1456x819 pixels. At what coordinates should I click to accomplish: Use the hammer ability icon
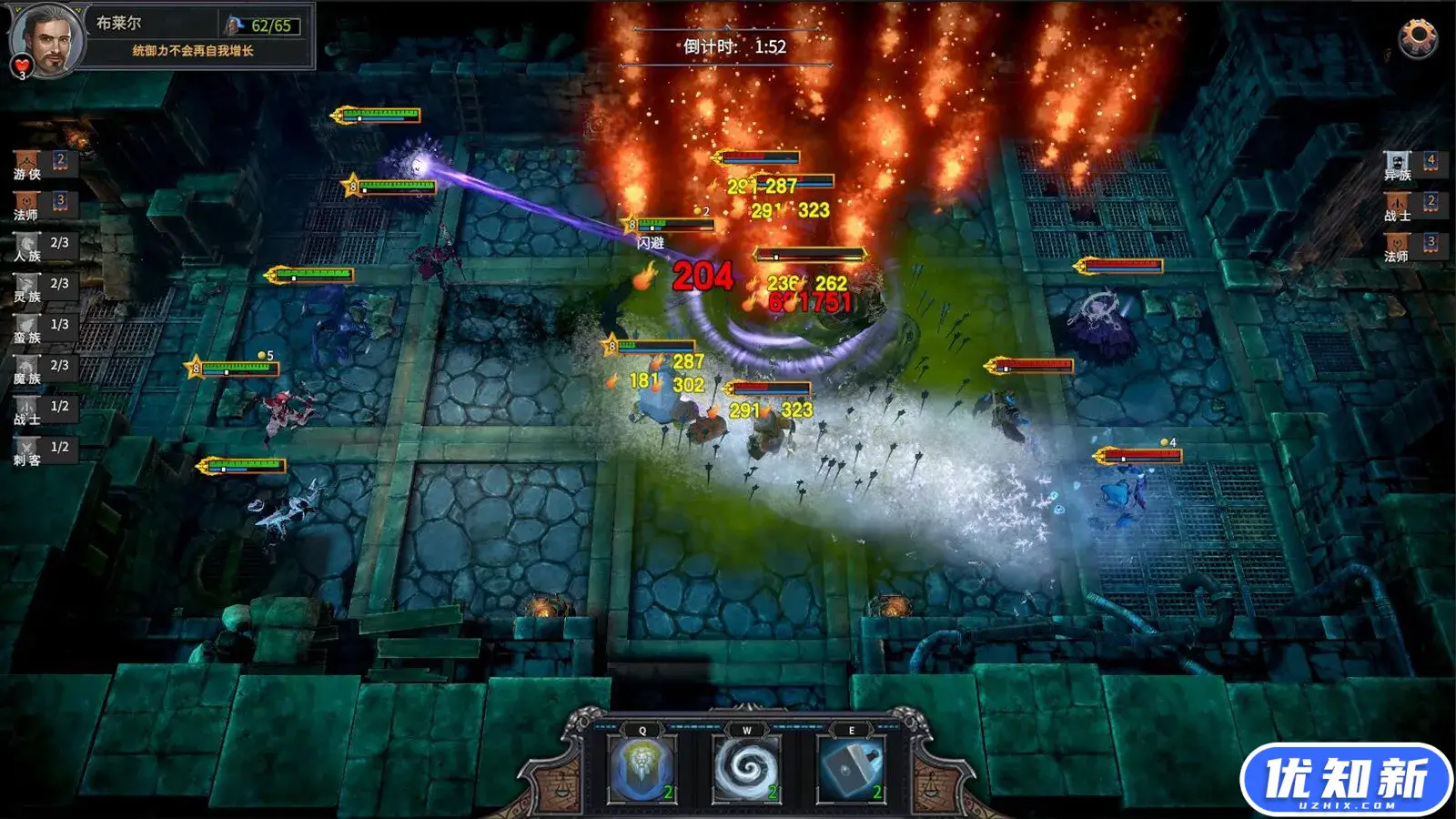(x=851, y=770)
